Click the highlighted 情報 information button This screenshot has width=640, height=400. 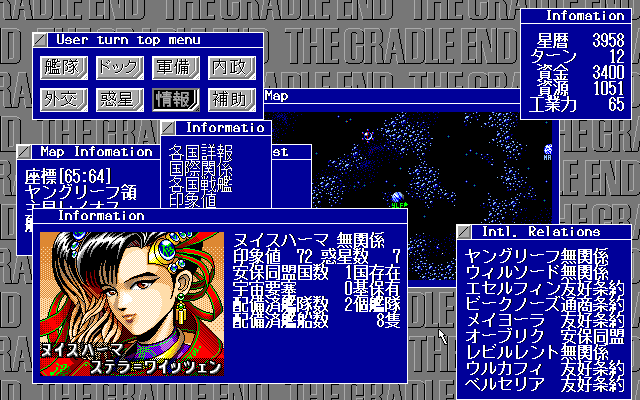tap(175, 98)
